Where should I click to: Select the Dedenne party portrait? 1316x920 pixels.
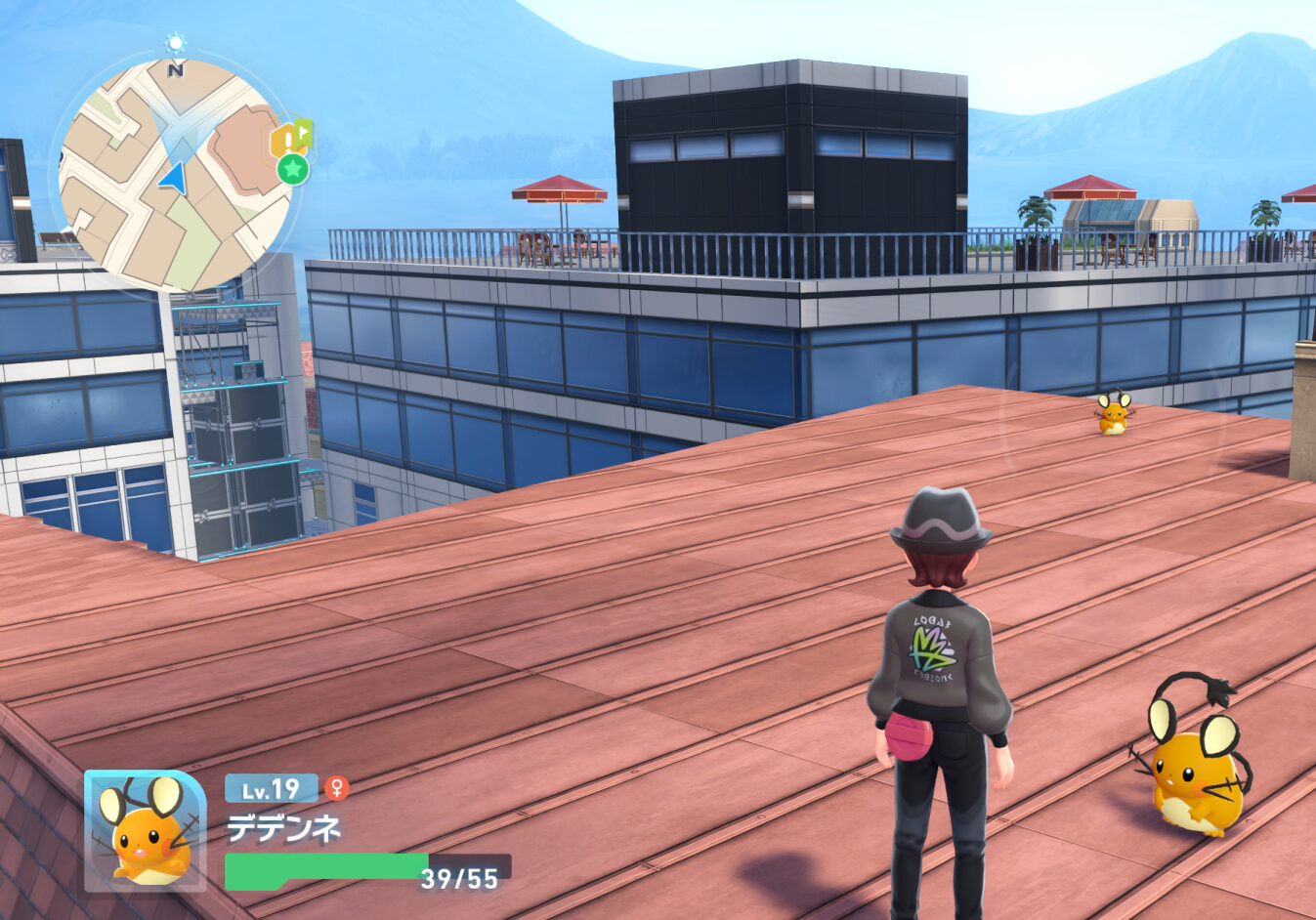[x=145, y=830]
